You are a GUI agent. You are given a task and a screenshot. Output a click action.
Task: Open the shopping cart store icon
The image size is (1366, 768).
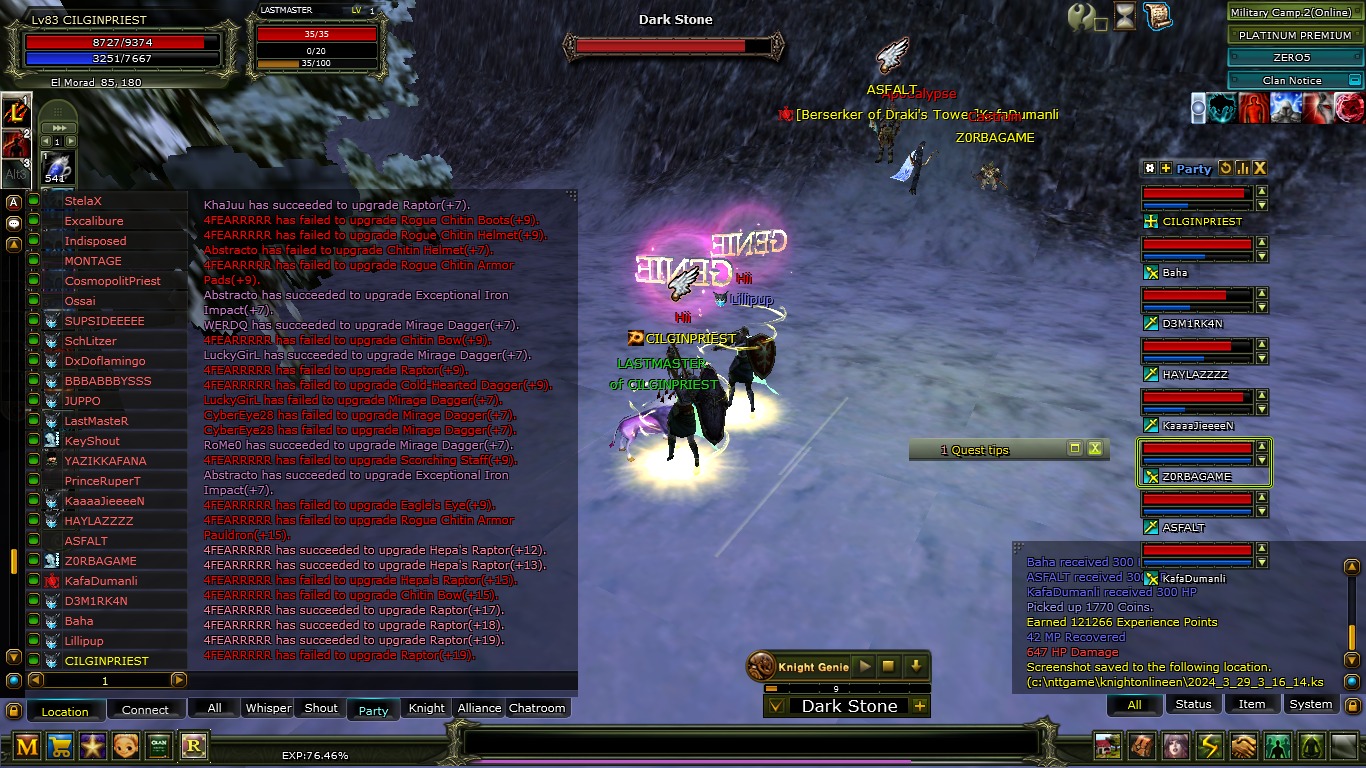coord(60,745)
